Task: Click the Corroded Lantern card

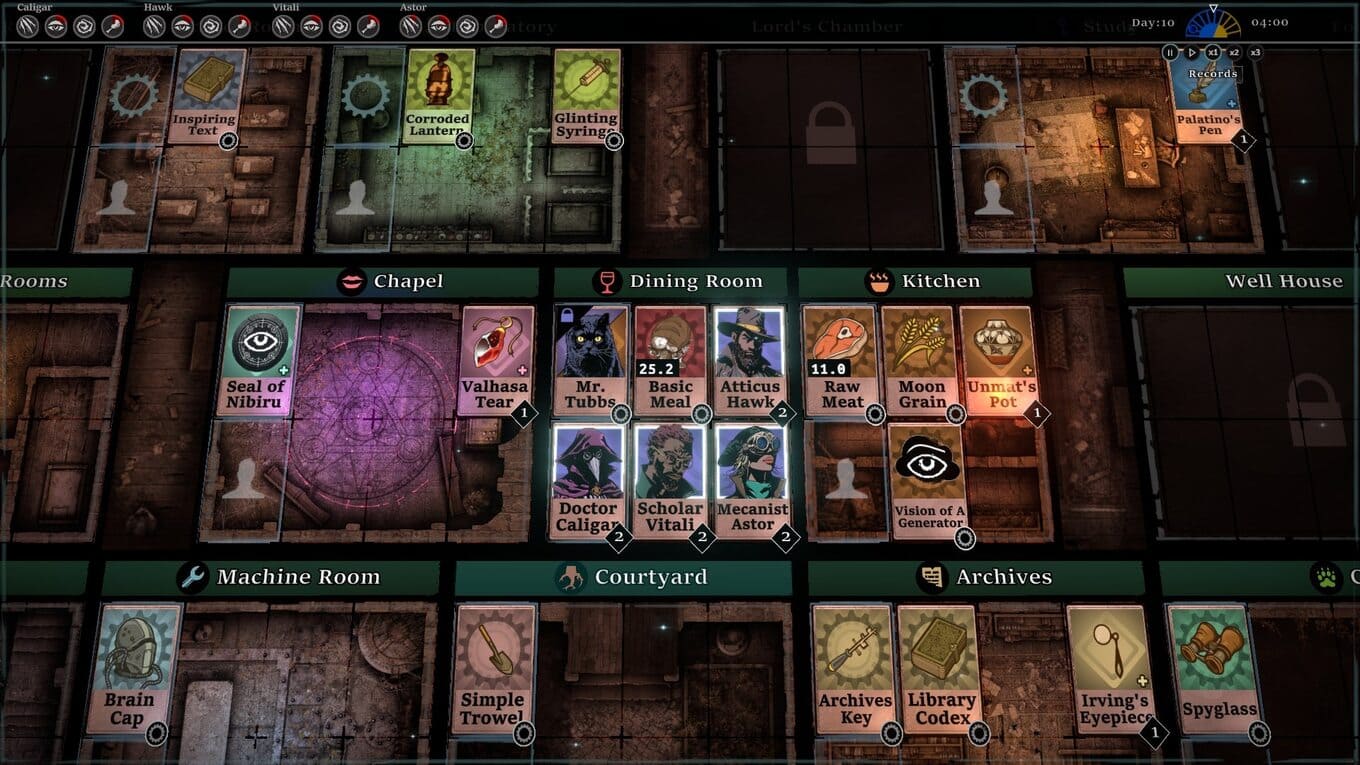Action: coord(438,97)
